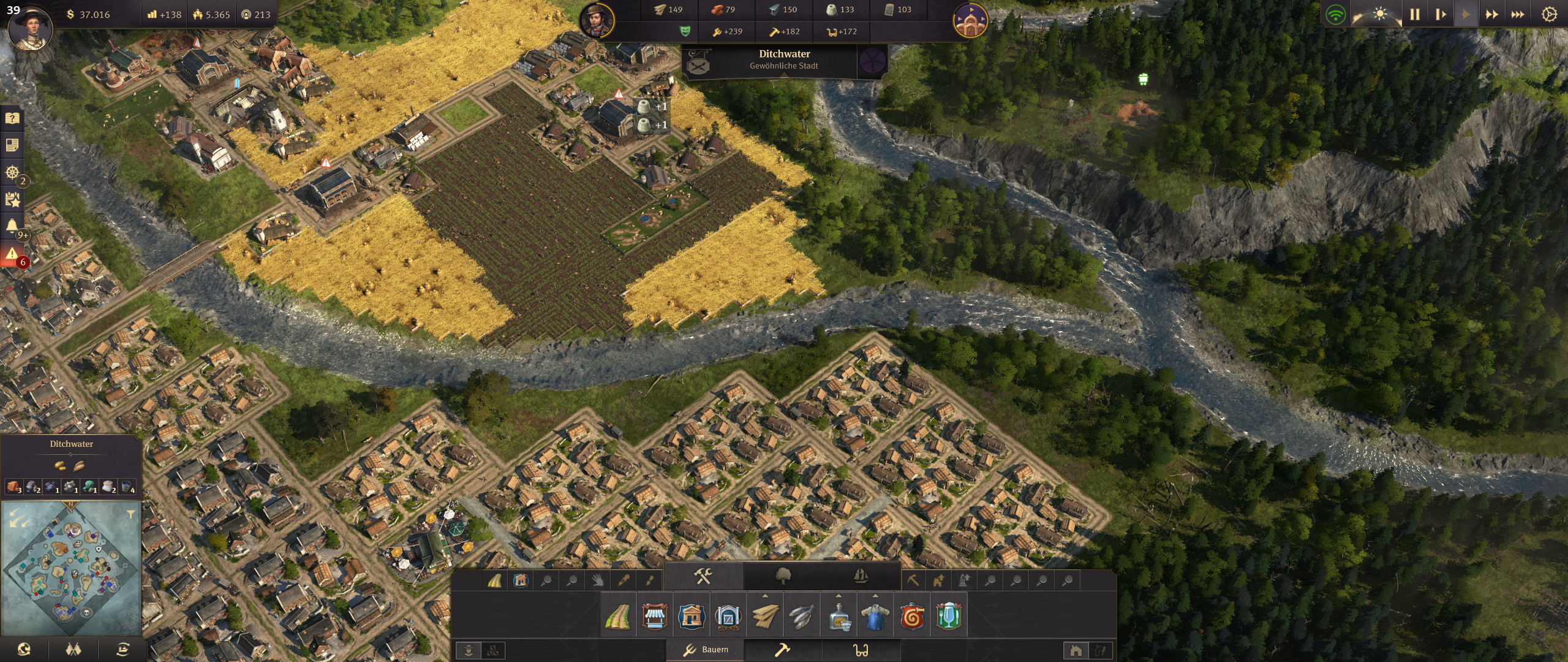Open the notifications bell showing 9+
1568x662 pixels.
click(x=11, y=225)
